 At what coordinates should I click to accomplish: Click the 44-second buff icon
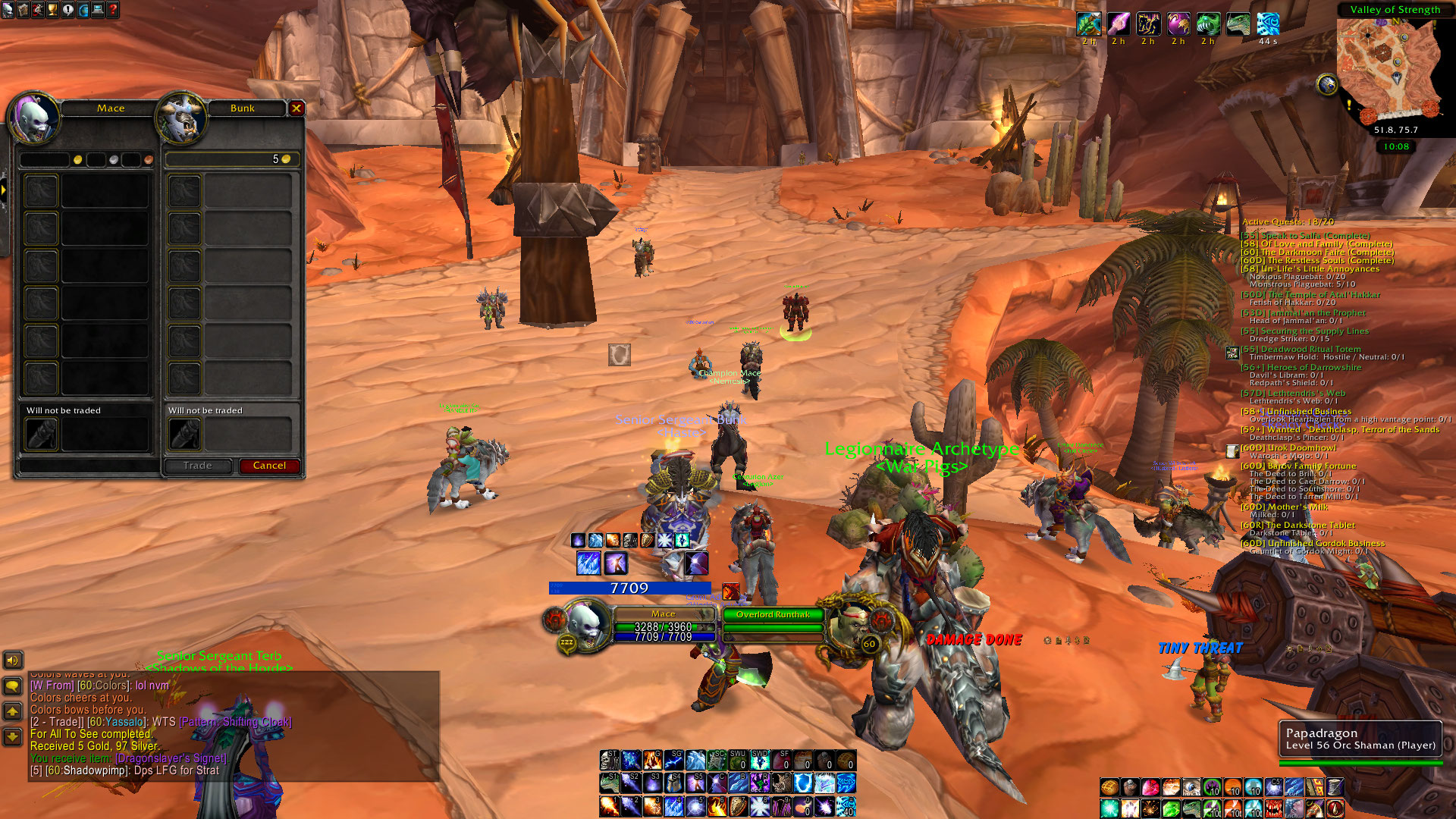pyautogui.click(x=1268, y=24)
